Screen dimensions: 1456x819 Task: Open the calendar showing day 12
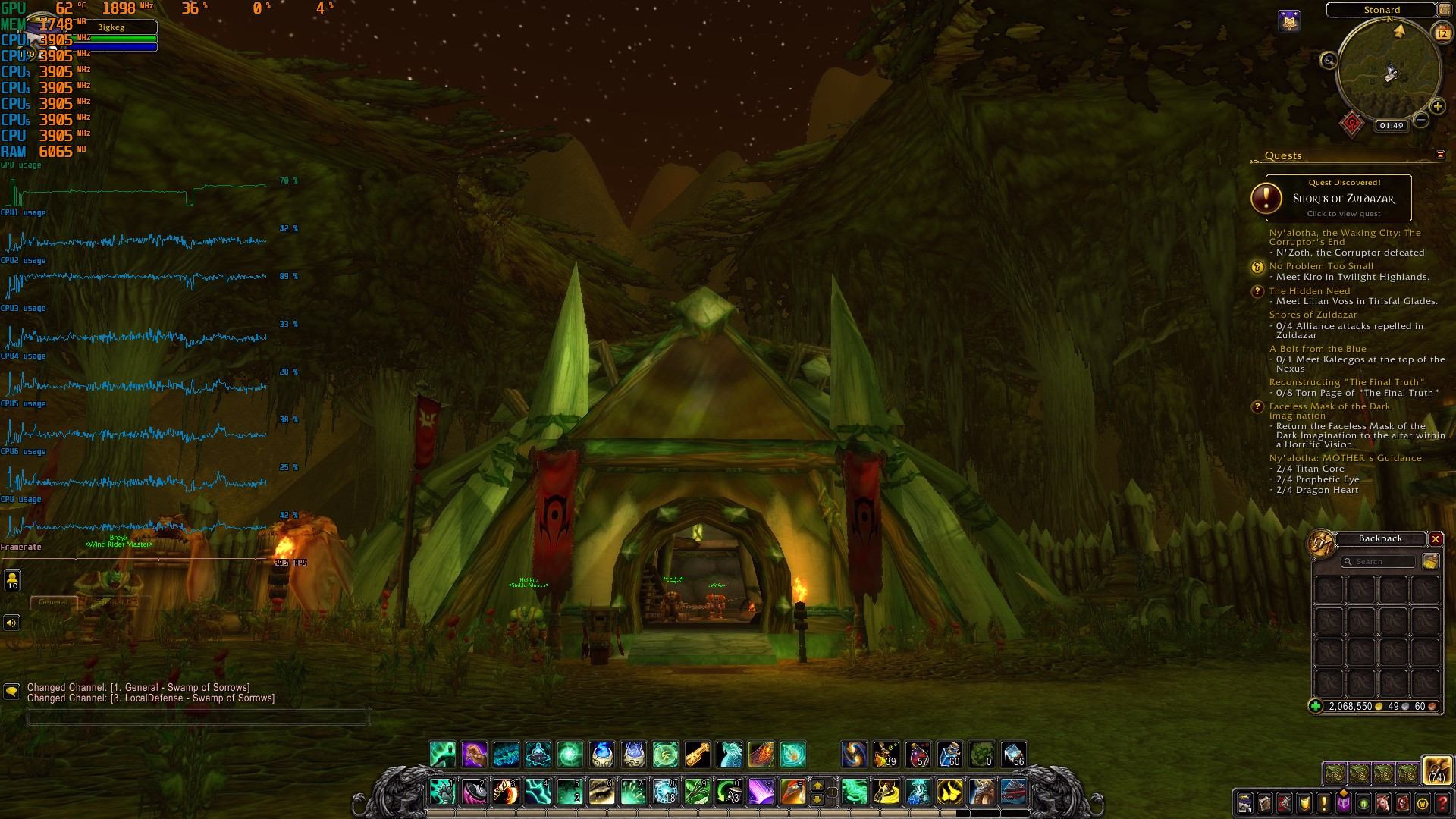coord(1441,33)
